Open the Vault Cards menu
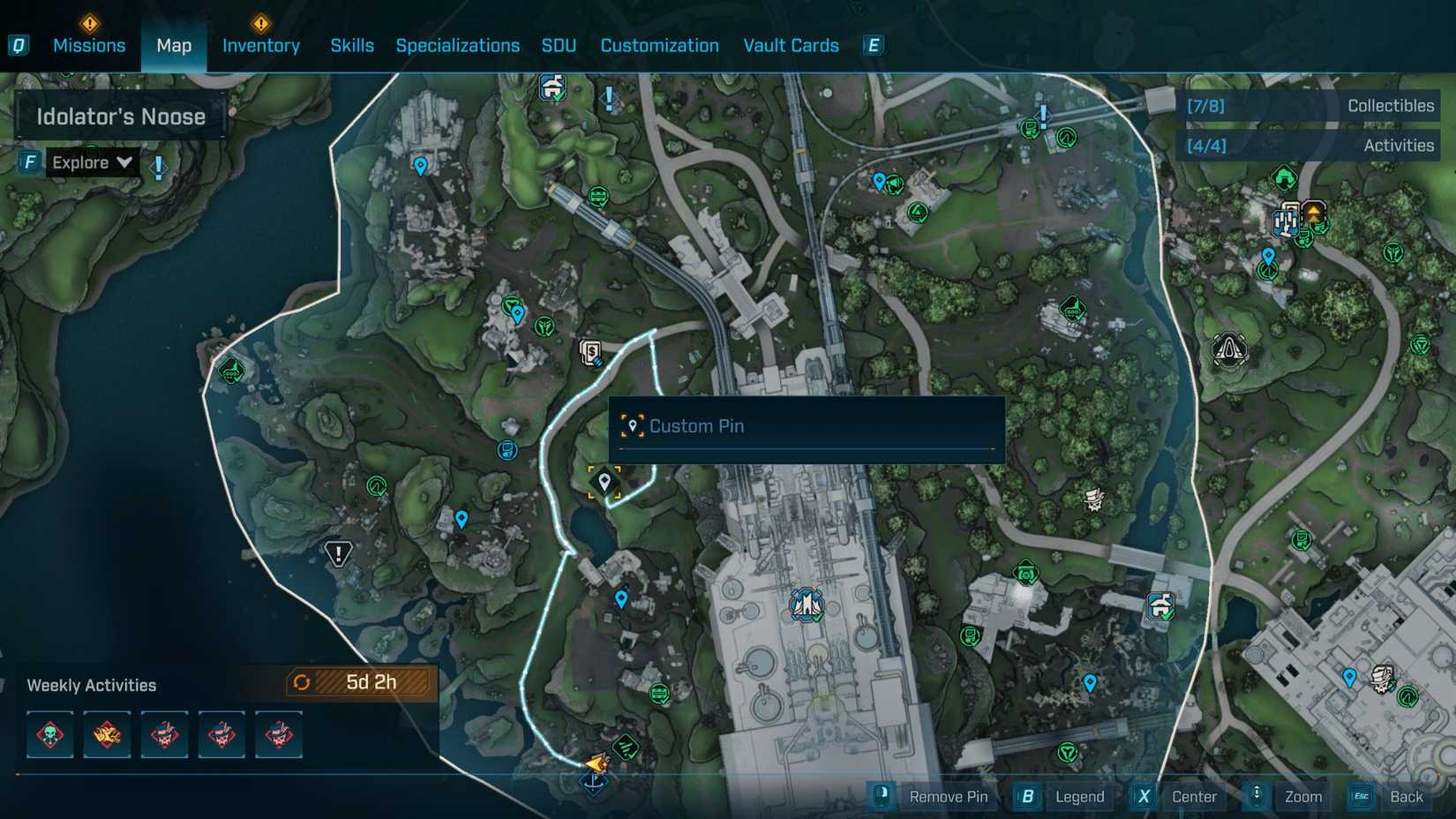The height and width of the screenshot is (819, 1456). [x=790, y=45]
